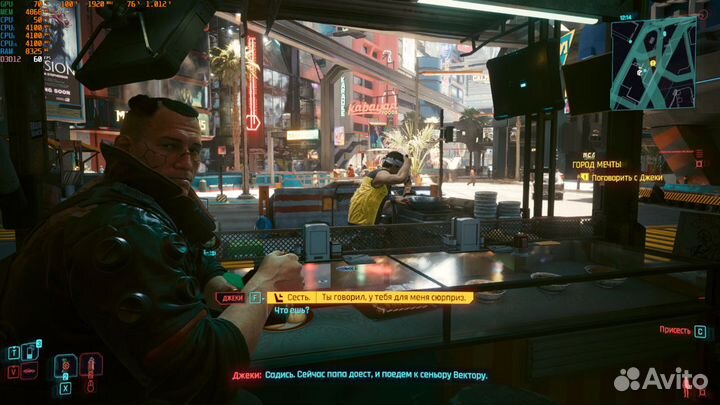Select the phone icon in the HUD
Screen dimensions: 720x405
[30, 352]
